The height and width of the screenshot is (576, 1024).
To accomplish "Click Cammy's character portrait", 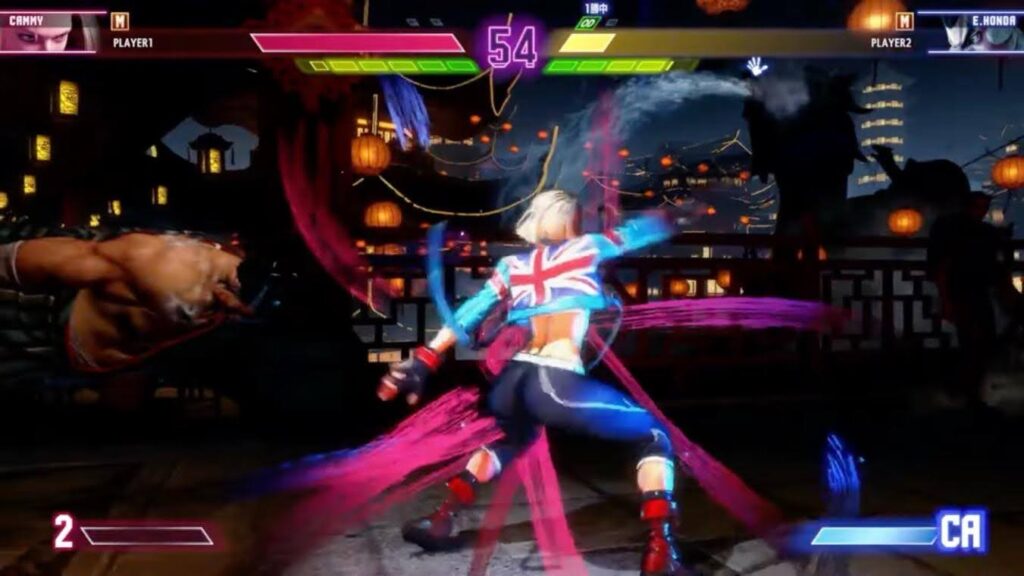I will (x=48, y=32).
